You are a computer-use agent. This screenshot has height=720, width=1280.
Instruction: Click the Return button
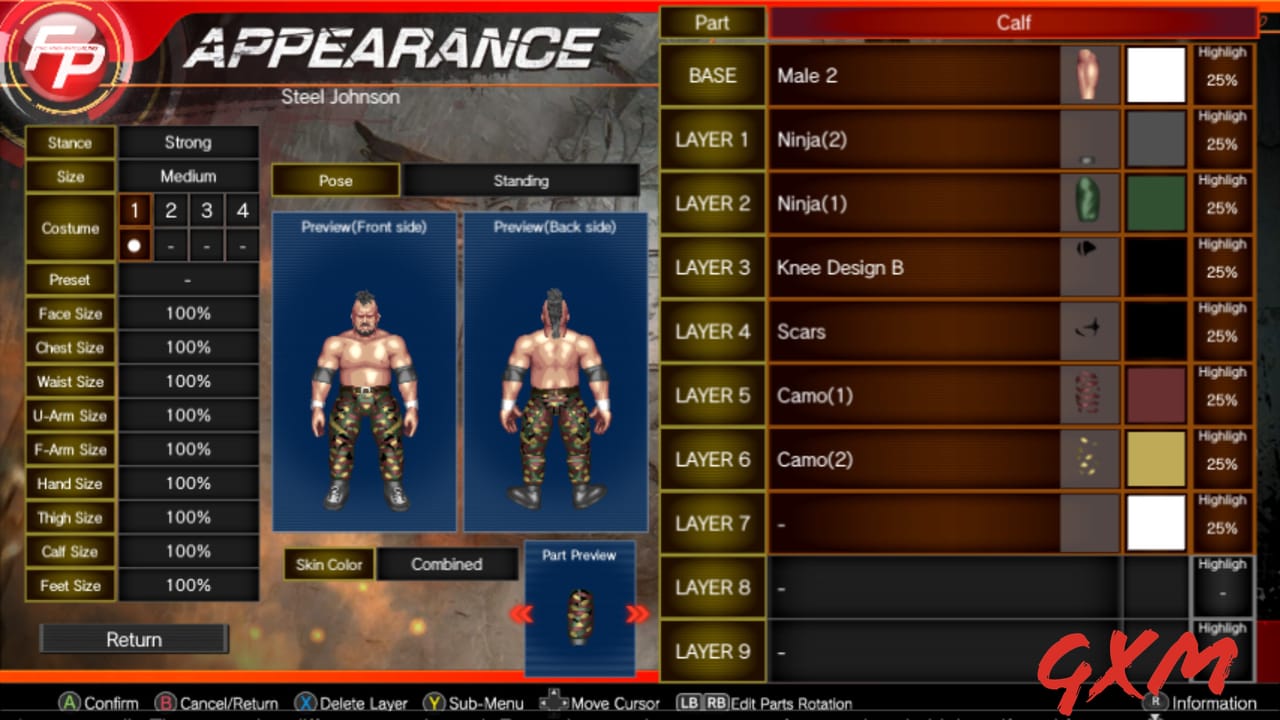click(133, 639)
